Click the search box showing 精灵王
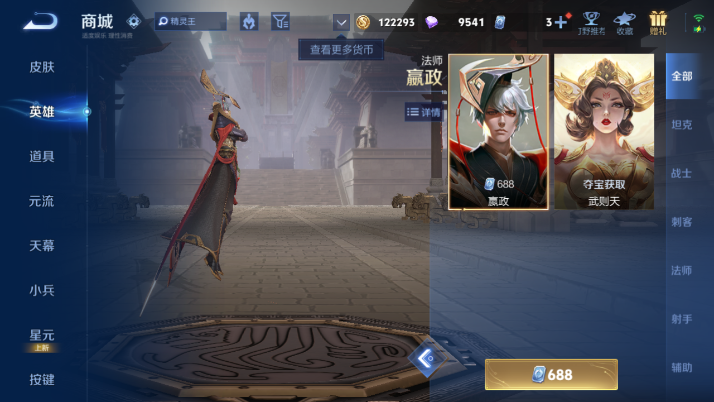The width and height of the screenshot is (714, 402). (x=191, y=21)
